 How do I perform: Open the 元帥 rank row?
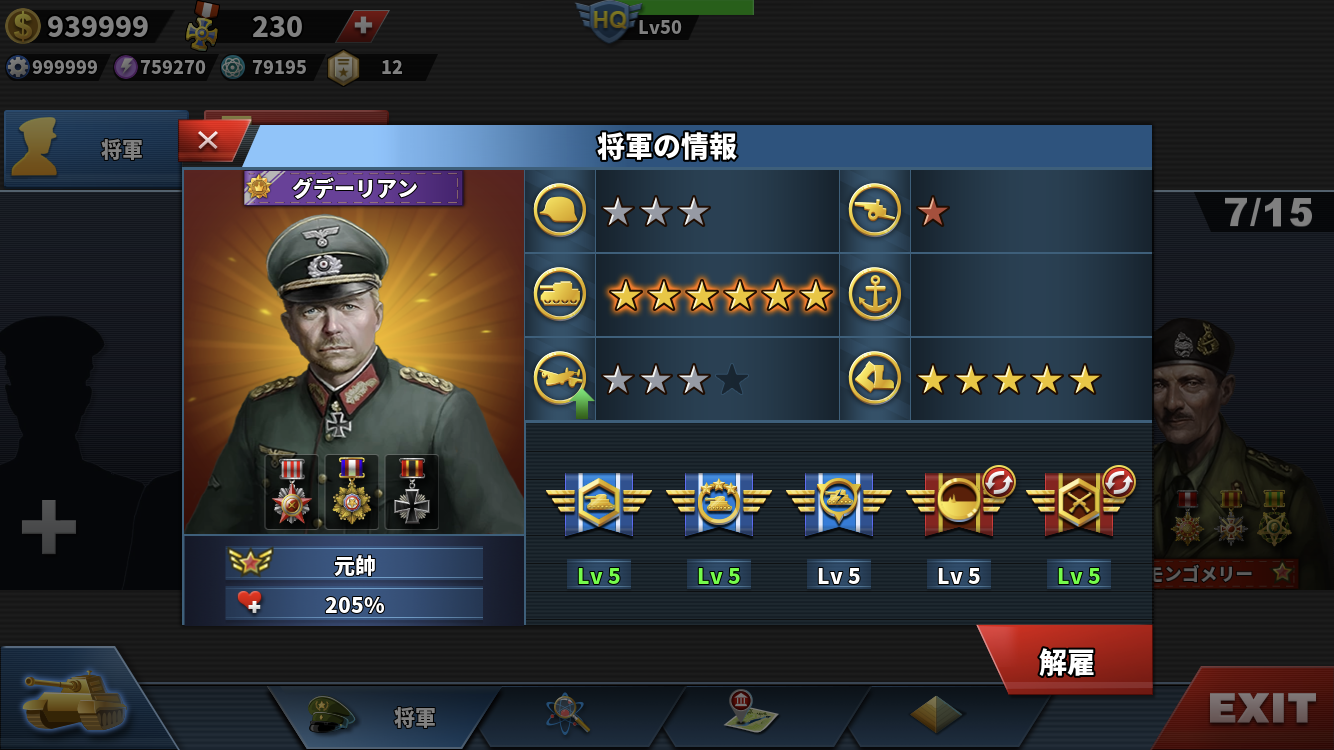pyautogui.click(x=354, y=565)
